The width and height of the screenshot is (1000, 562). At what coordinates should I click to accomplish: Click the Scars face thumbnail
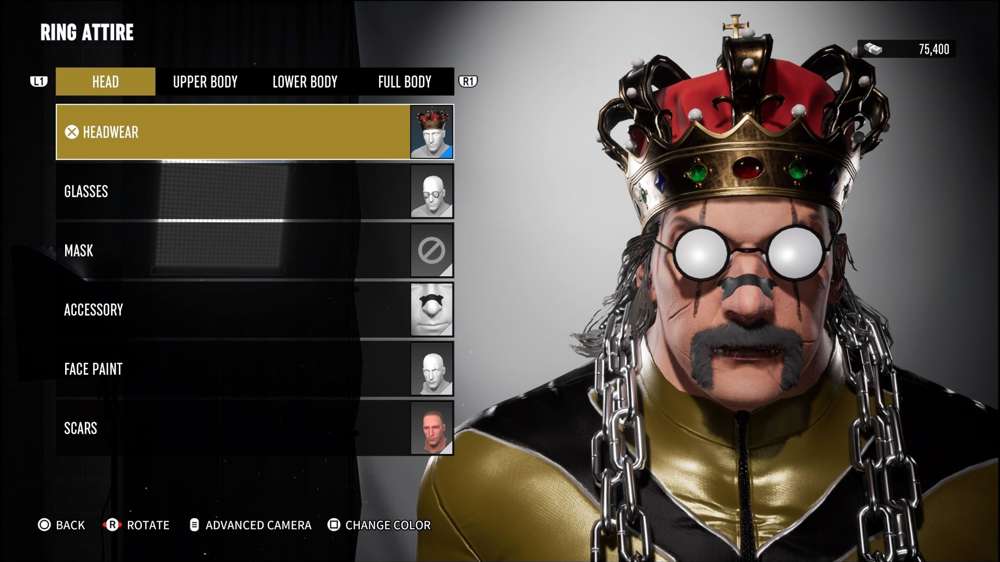point(432,428)
